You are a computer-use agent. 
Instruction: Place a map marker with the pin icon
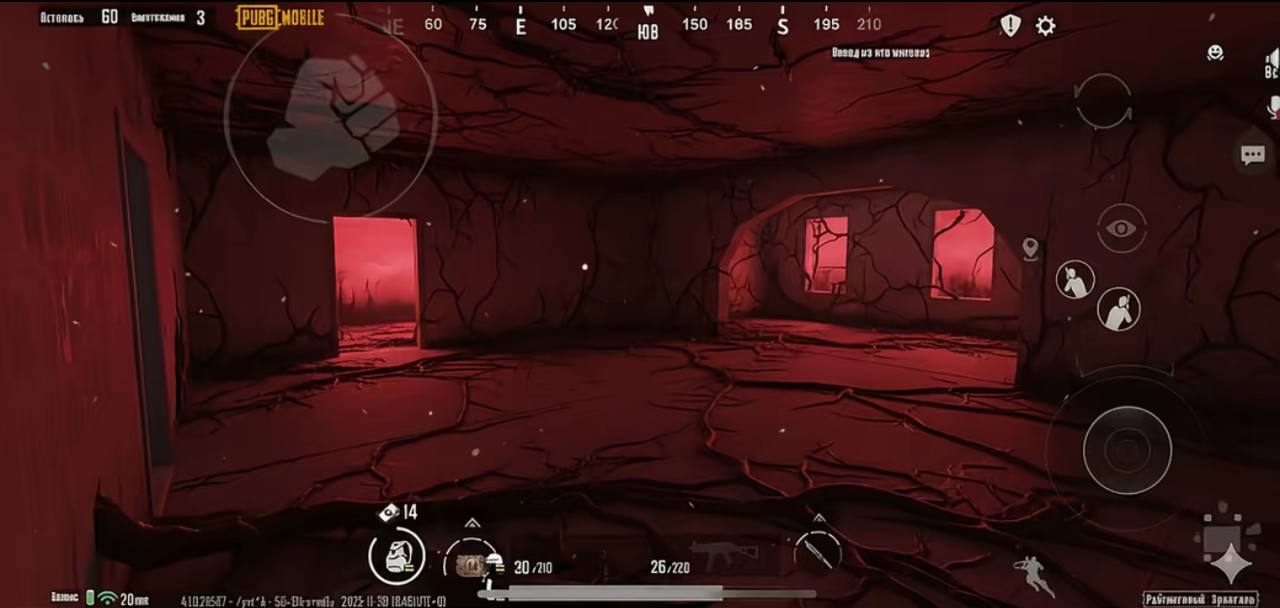(1030, 249)
